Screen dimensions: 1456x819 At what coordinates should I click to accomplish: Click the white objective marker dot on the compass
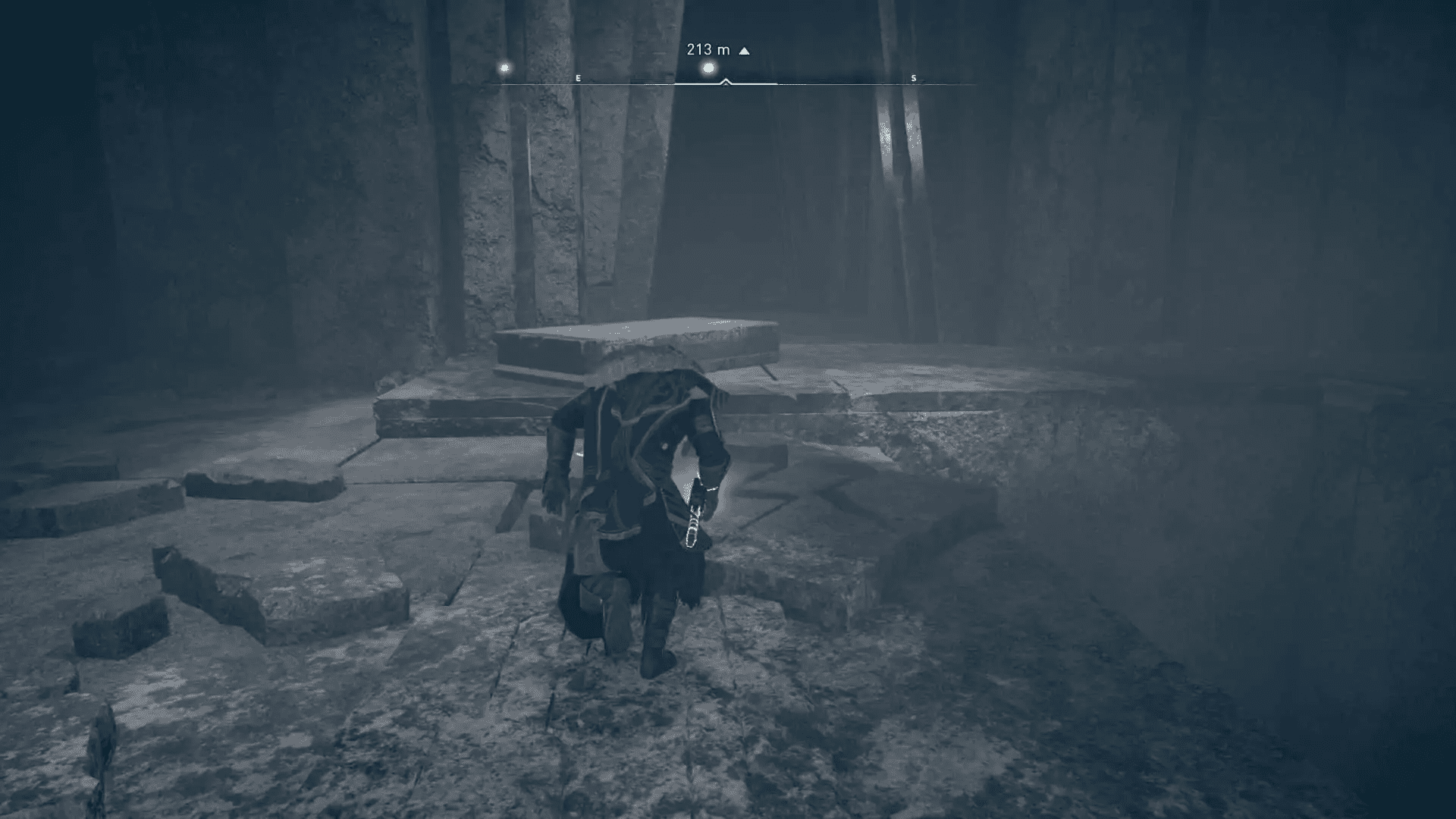click(707, 67)
